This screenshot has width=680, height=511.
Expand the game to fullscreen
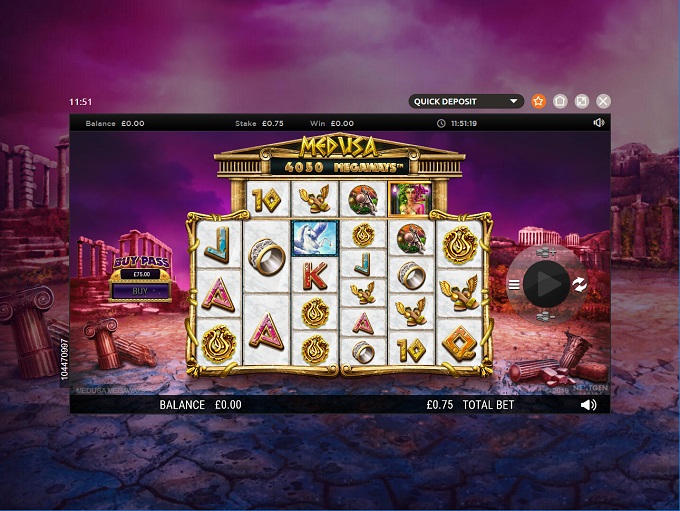[x=582, y=101]
